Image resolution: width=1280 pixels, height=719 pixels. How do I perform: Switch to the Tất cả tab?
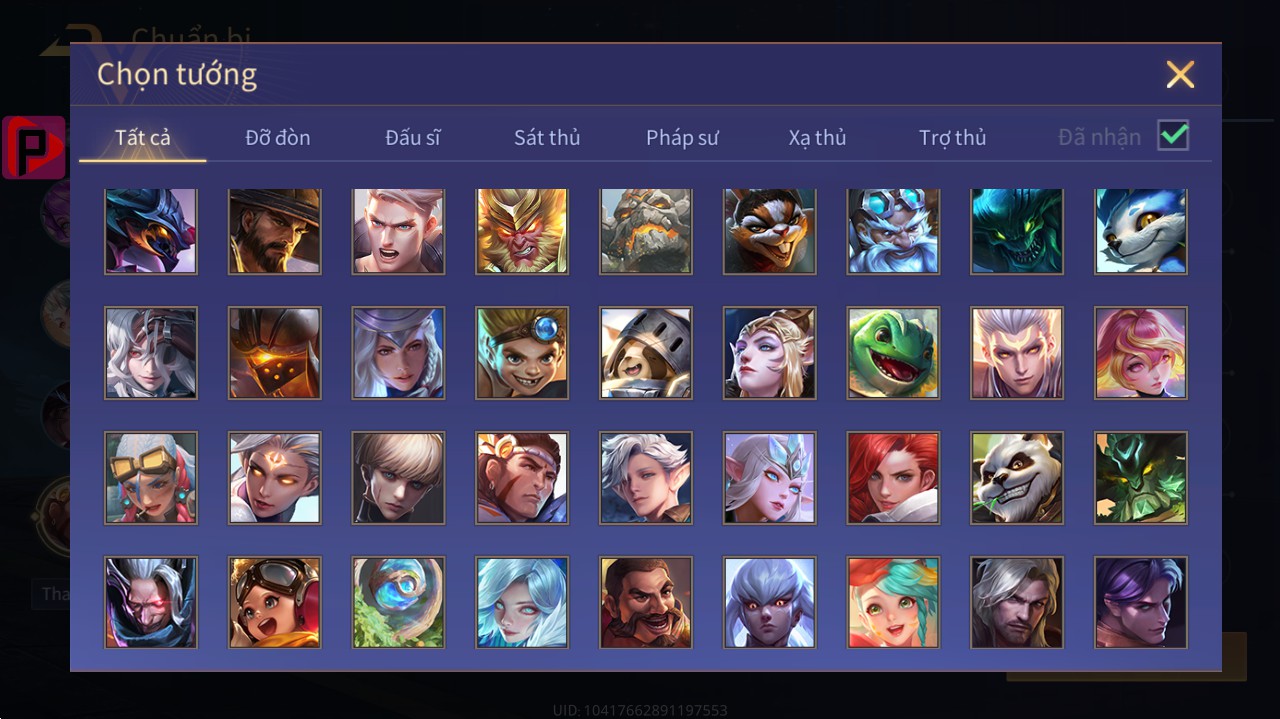click(143, 138)
